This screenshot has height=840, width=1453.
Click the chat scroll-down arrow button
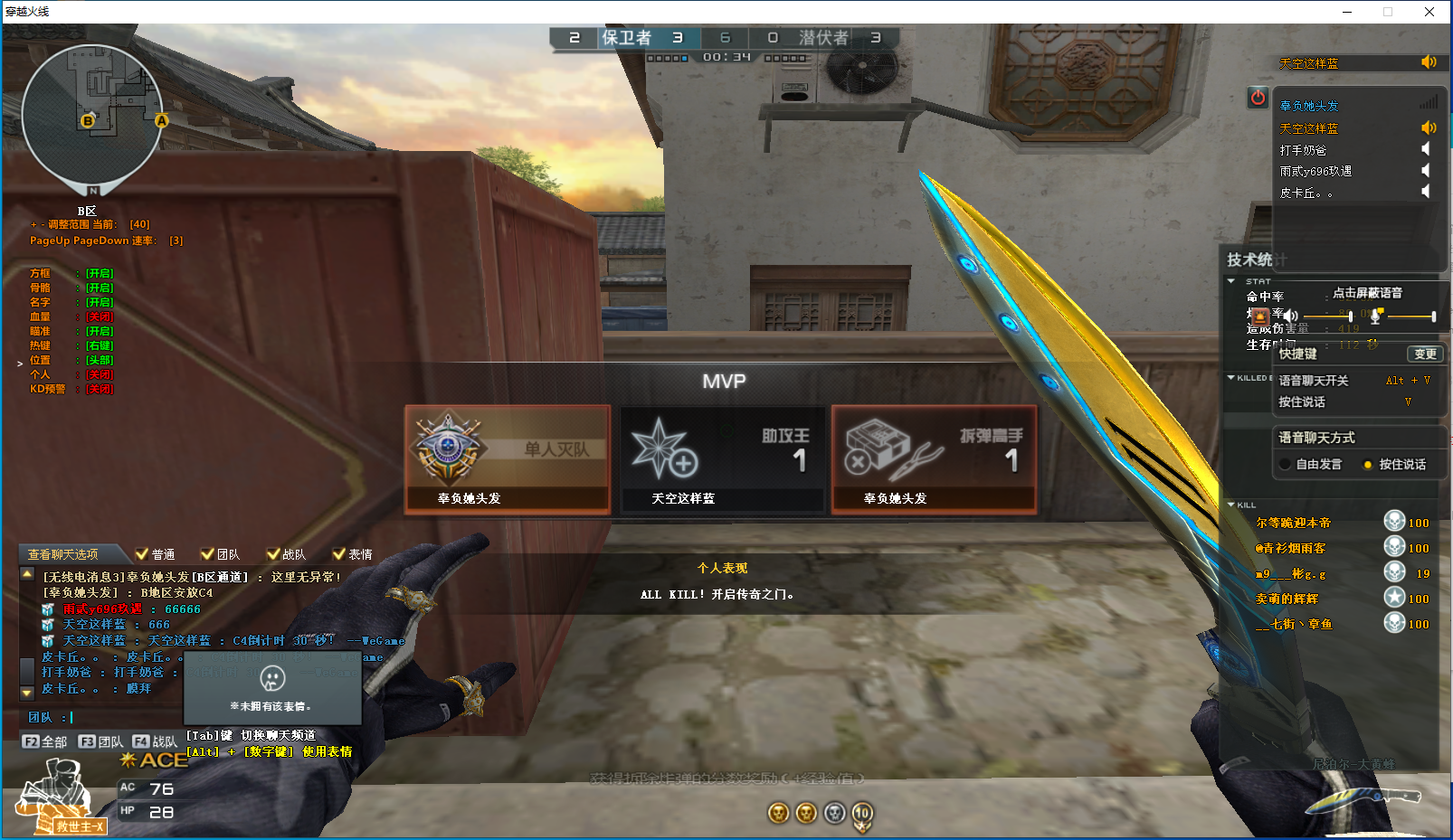(27, 692)
